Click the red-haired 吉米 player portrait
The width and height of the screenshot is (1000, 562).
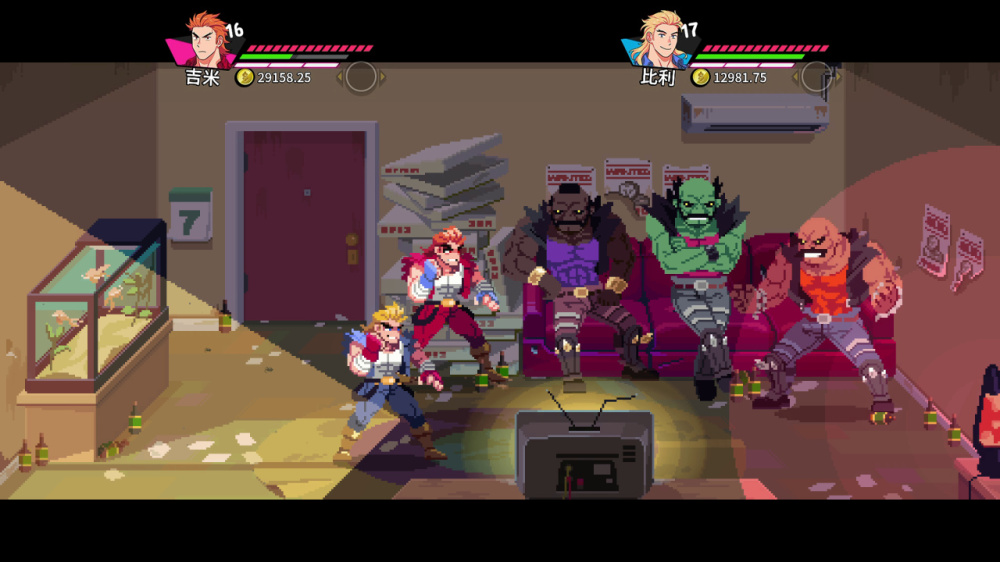coord(205,40)
